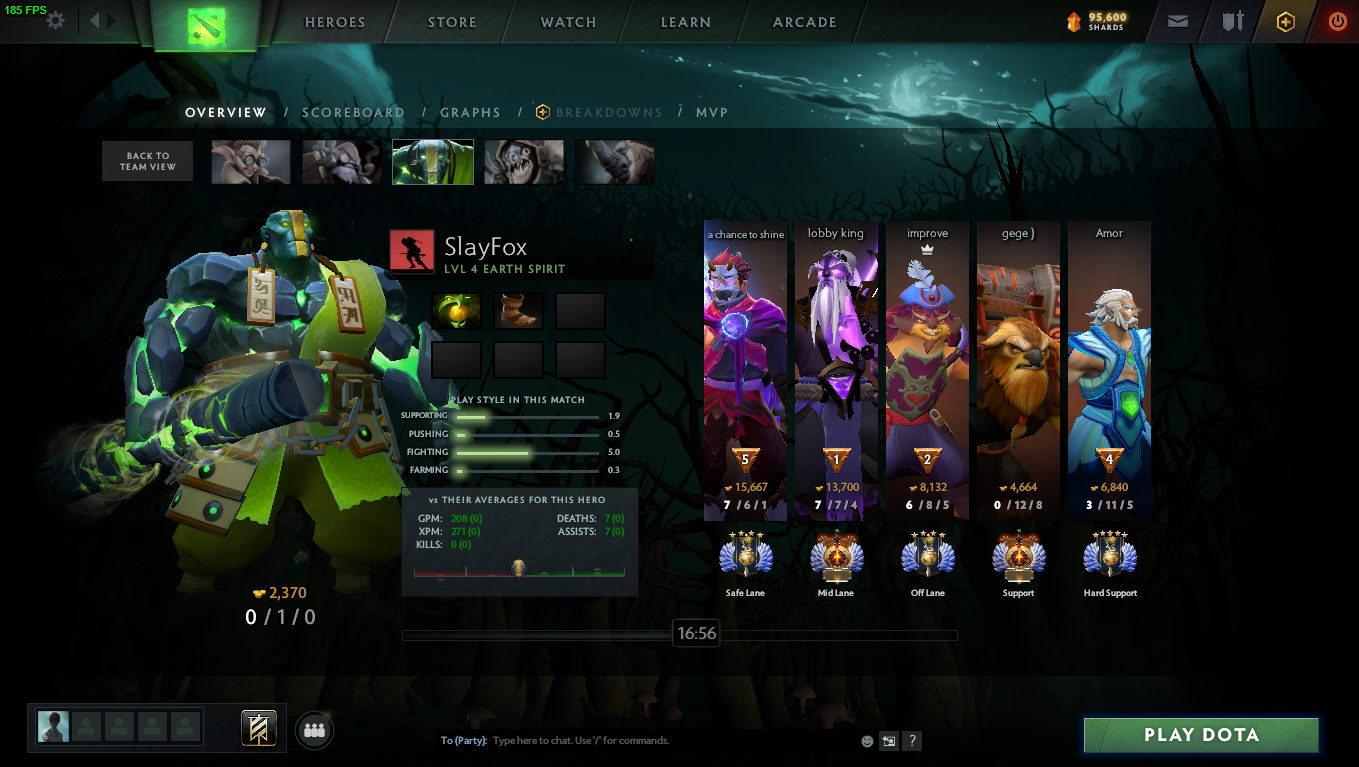This screenshot has height=767, width=1359.
Task: Click the red power quit button
Action: click(x=1337, y=21)
